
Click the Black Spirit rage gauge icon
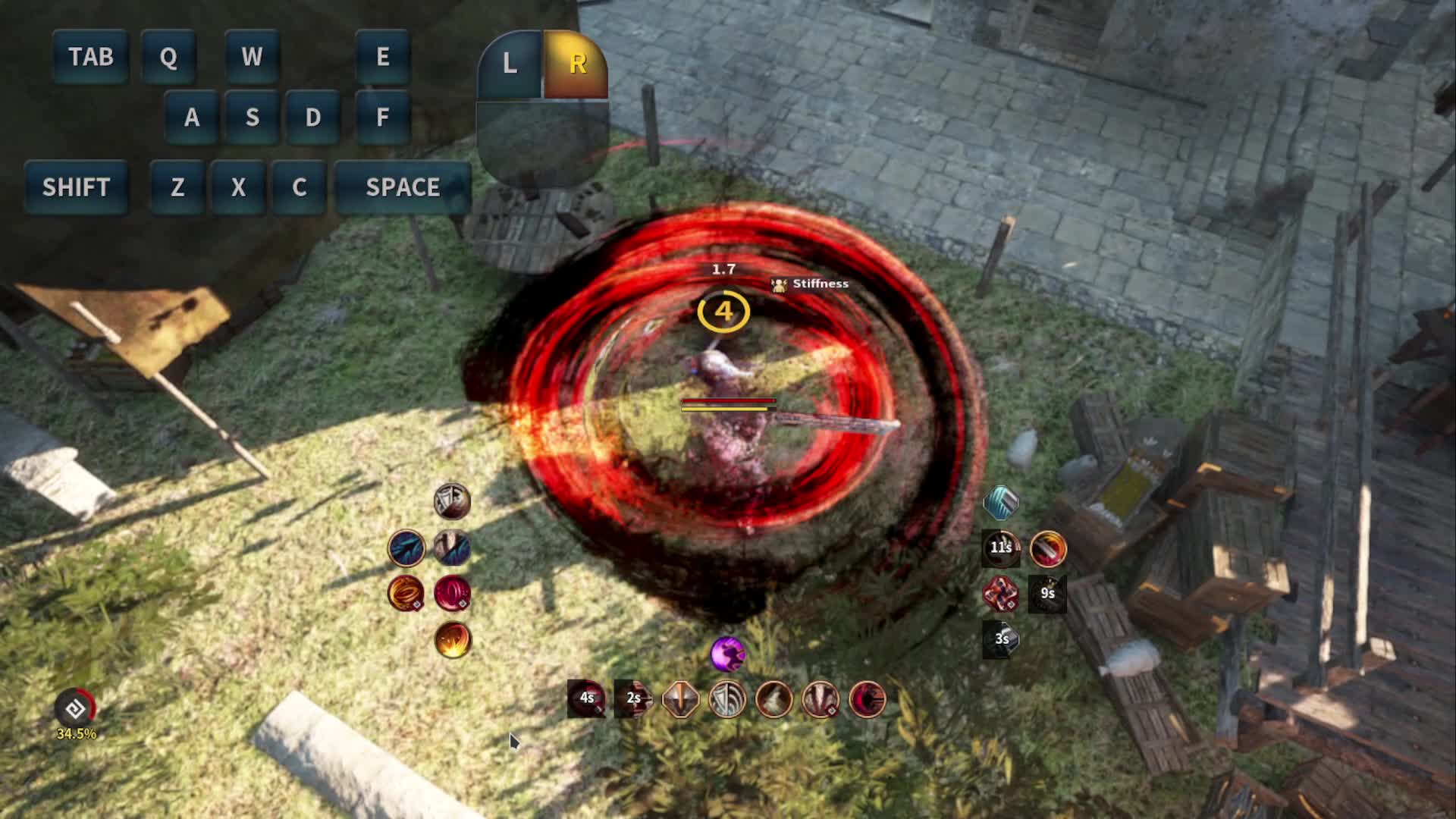coord(76,708)
